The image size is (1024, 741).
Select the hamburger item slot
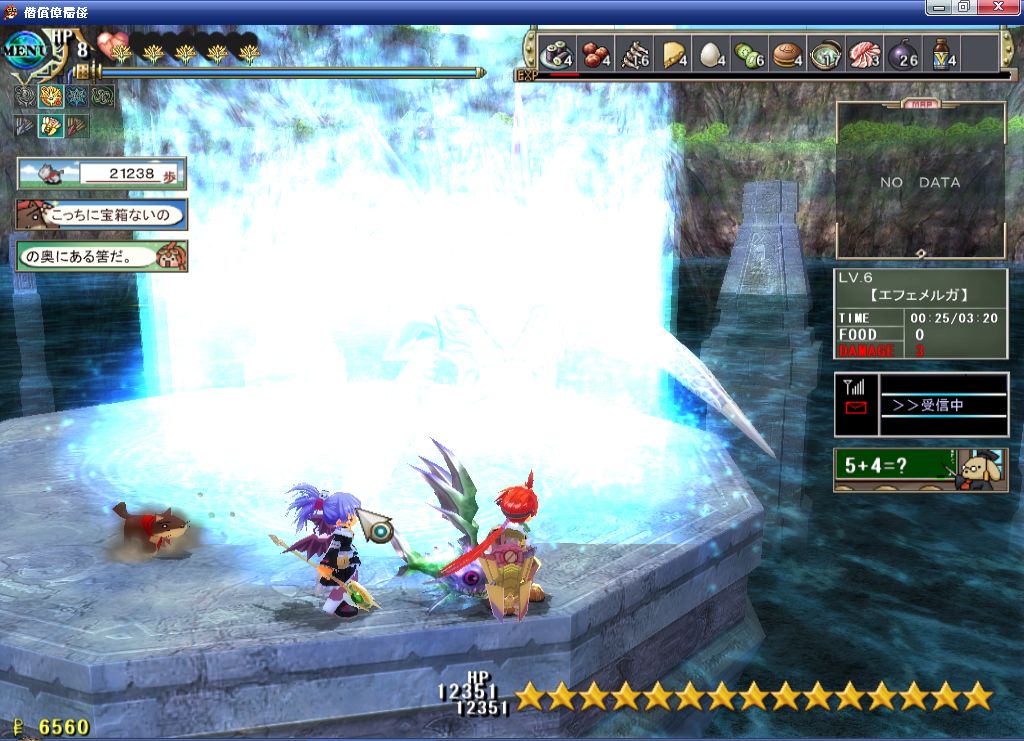pos(789,54)
